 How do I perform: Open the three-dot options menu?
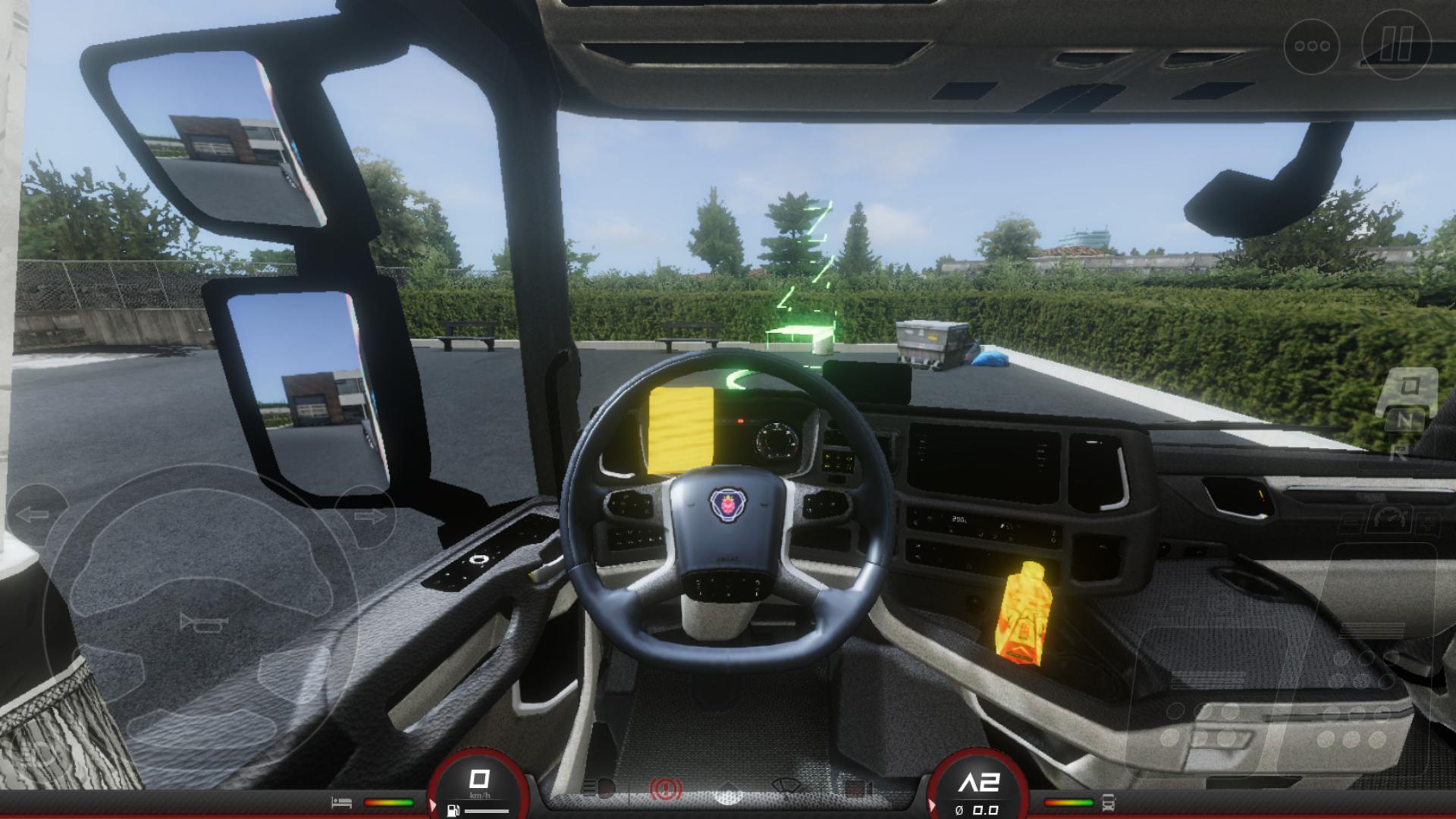[x=1312, y=46]
